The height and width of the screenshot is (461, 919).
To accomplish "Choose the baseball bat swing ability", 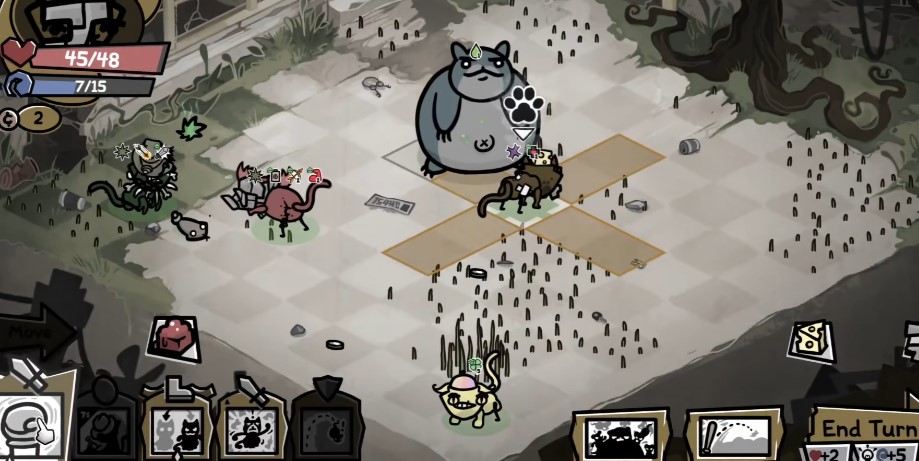I will [x=733, y=436].
